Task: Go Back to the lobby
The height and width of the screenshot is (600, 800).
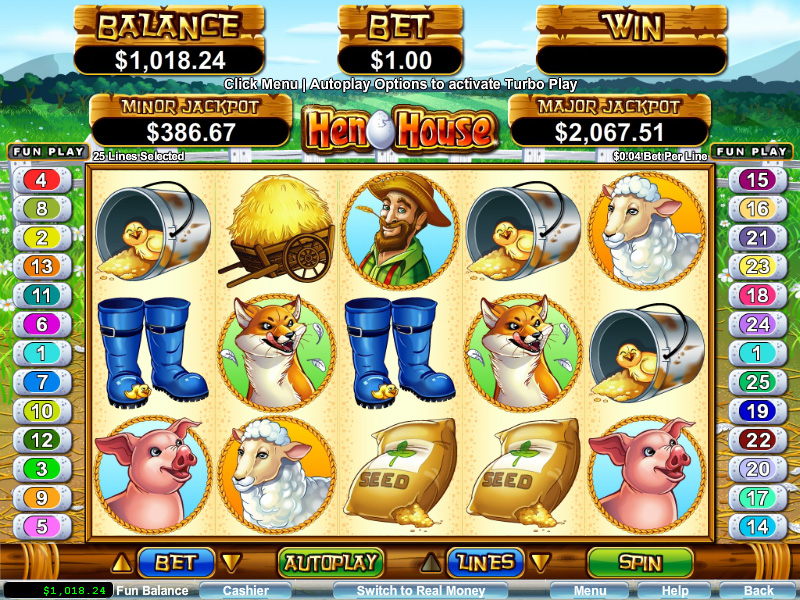Action: click(758, 591)
